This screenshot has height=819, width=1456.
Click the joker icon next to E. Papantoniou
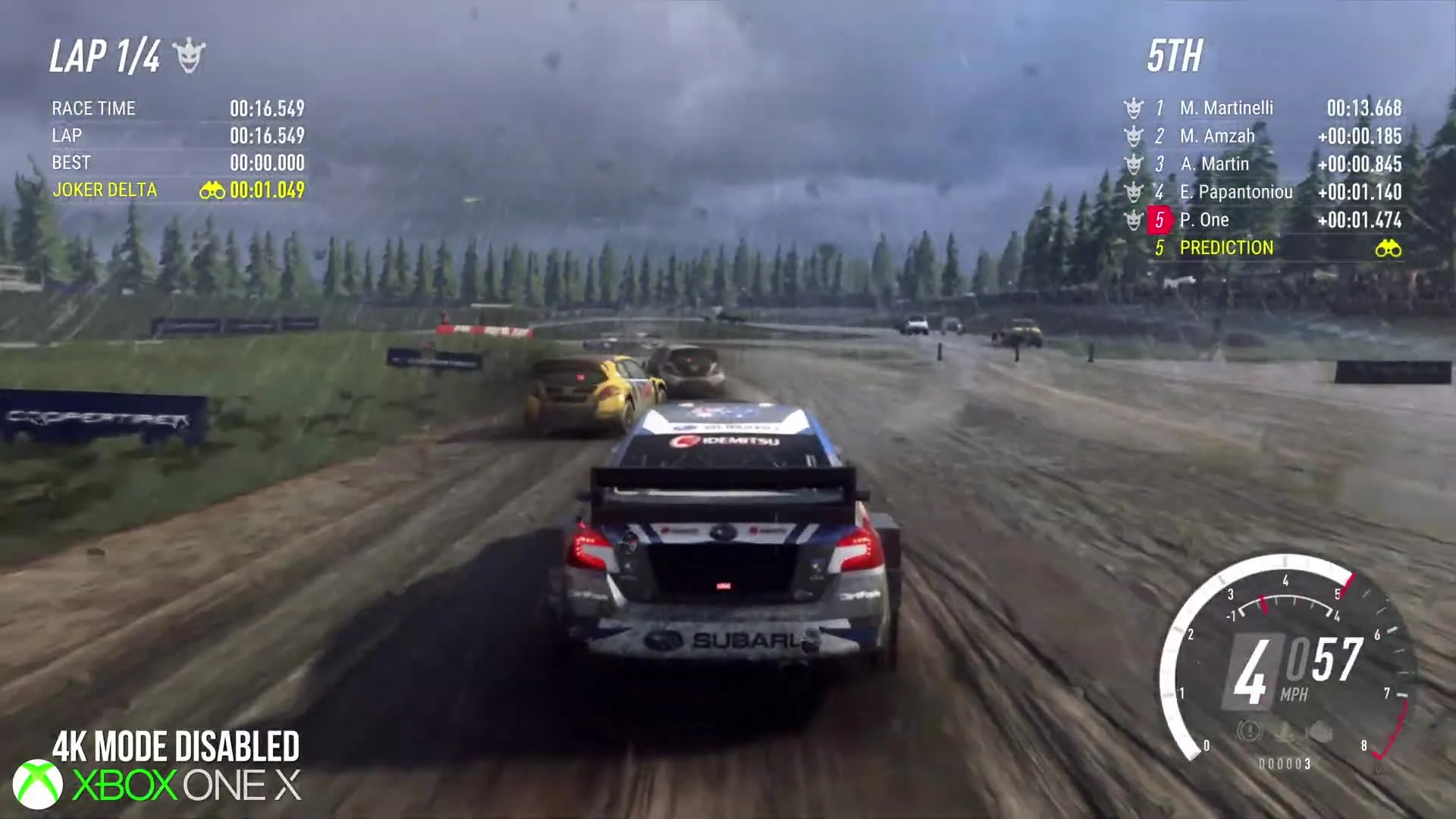point(1133,191)
